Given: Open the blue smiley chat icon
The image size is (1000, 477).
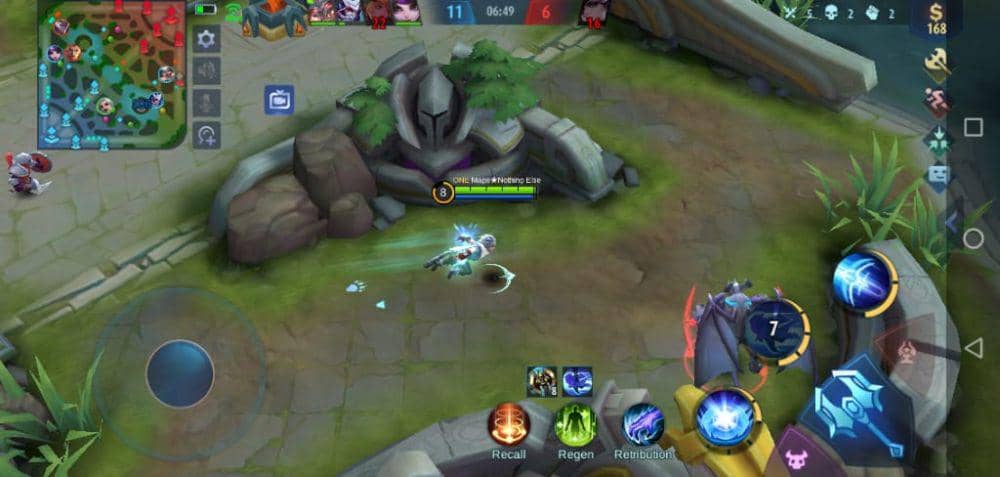Looking at the screenshot, I should point(937,178).
